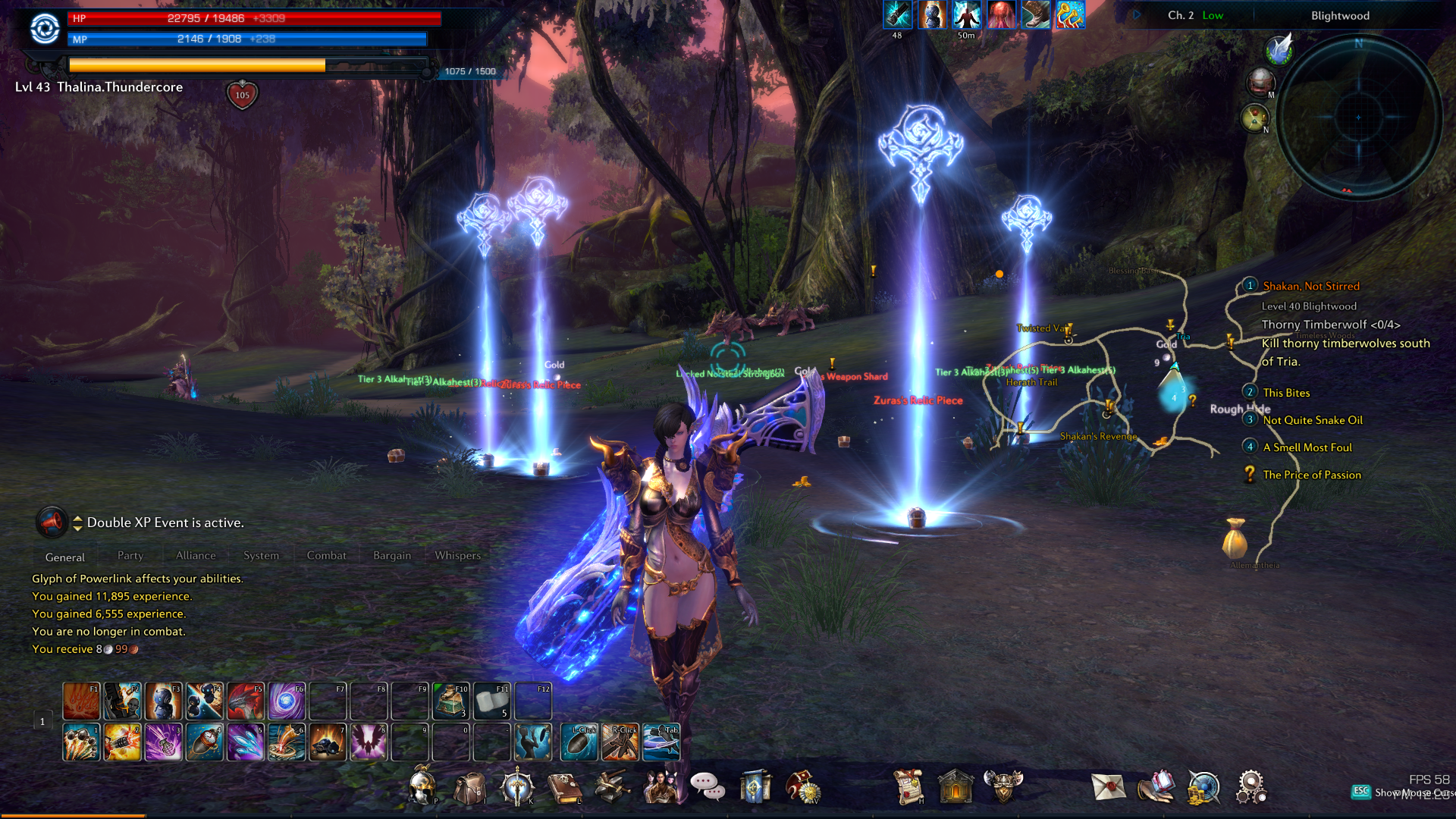Switch to the Party chat tab
Screen dimensions: 1456x819
(x=130, y=556)
